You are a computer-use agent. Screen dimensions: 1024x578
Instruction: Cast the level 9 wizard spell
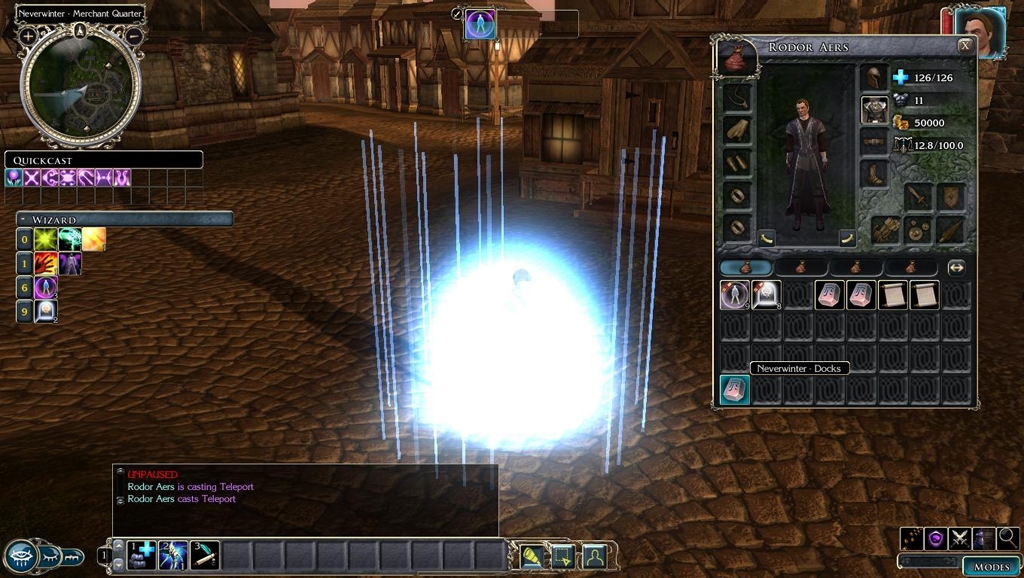(x=45, y=311)
